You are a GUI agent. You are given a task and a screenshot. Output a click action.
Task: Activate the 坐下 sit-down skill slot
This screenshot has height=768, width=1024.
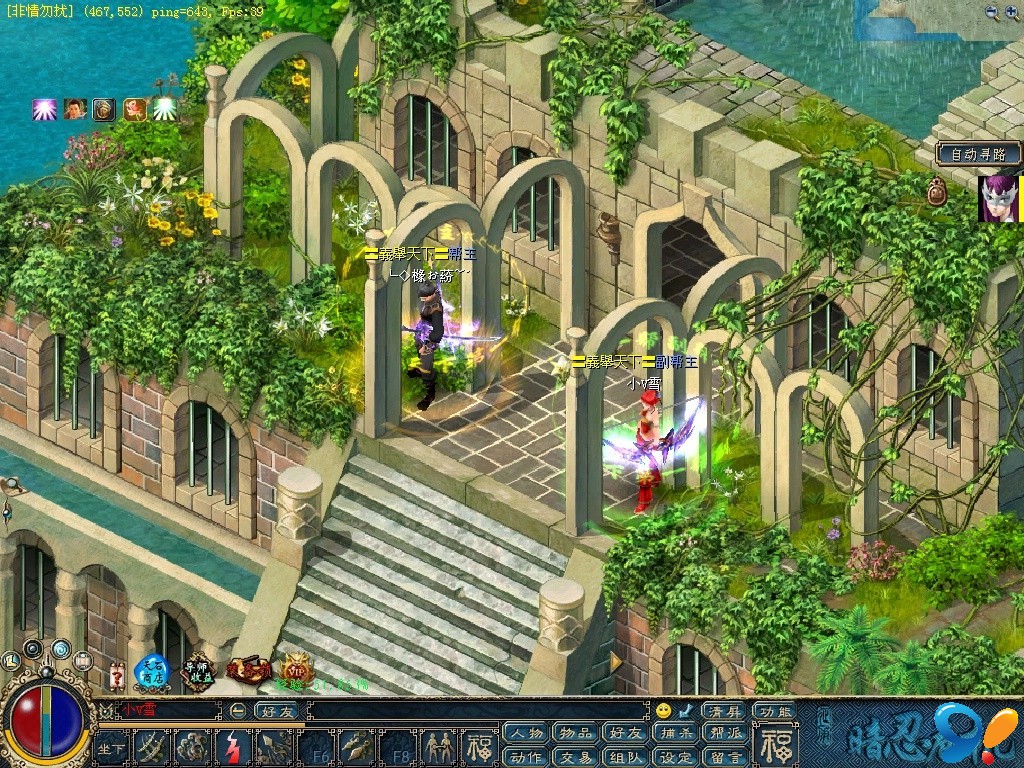pyautogui.click(x=111, y=746)
